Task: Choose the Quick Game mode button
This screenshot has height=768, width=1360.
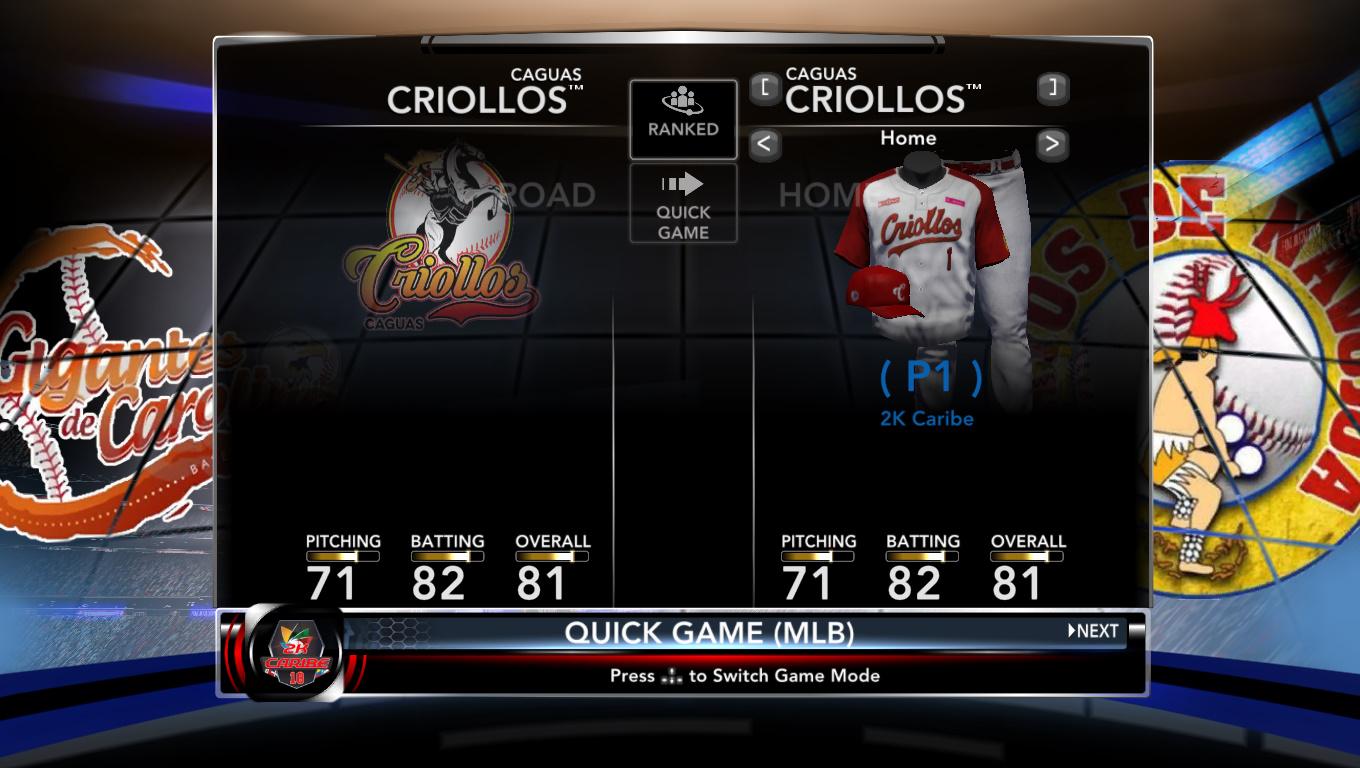Action: [683, 204]
